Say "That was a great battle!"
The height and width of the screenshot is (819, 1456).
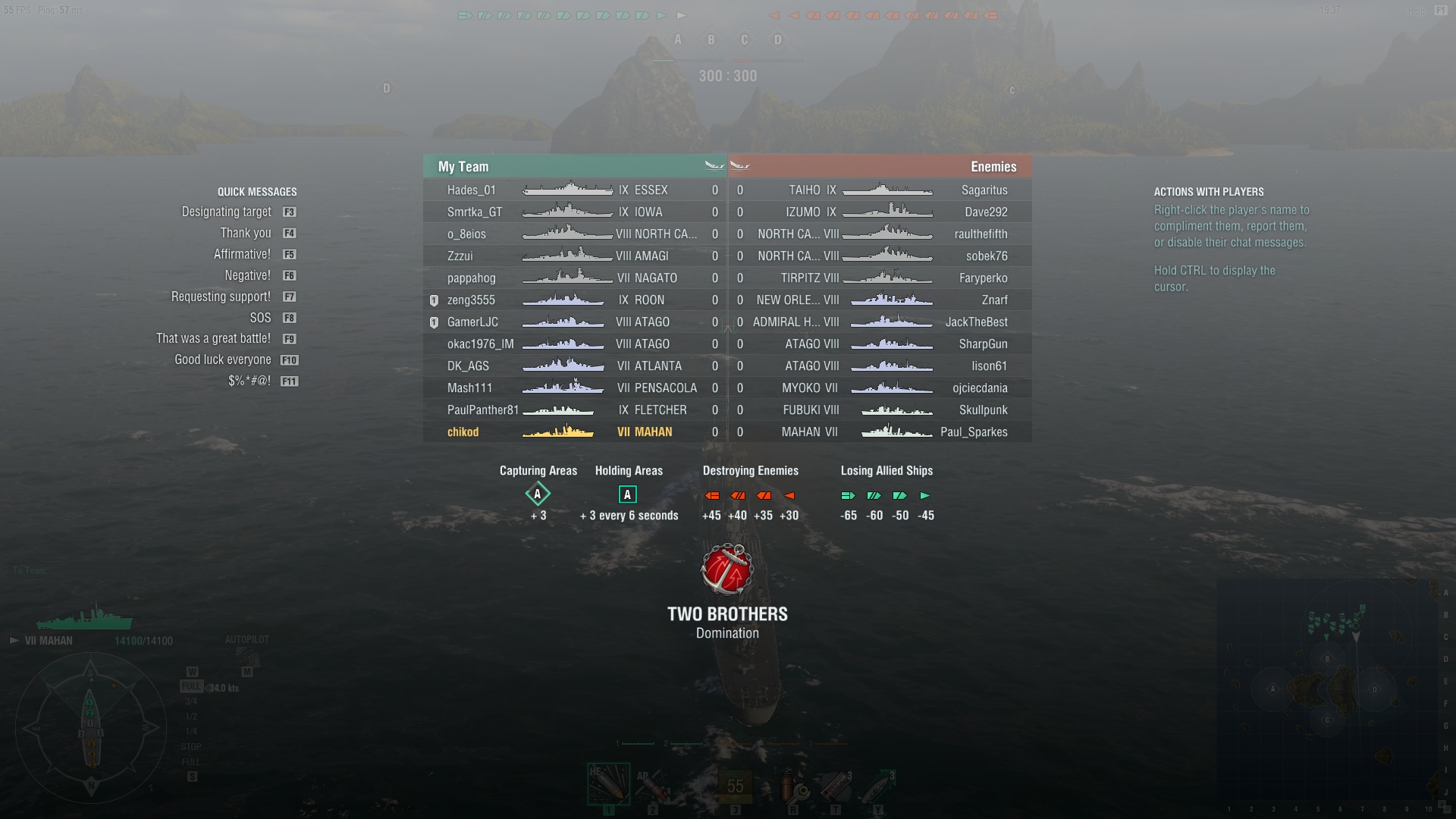click(x=213, y=339)
